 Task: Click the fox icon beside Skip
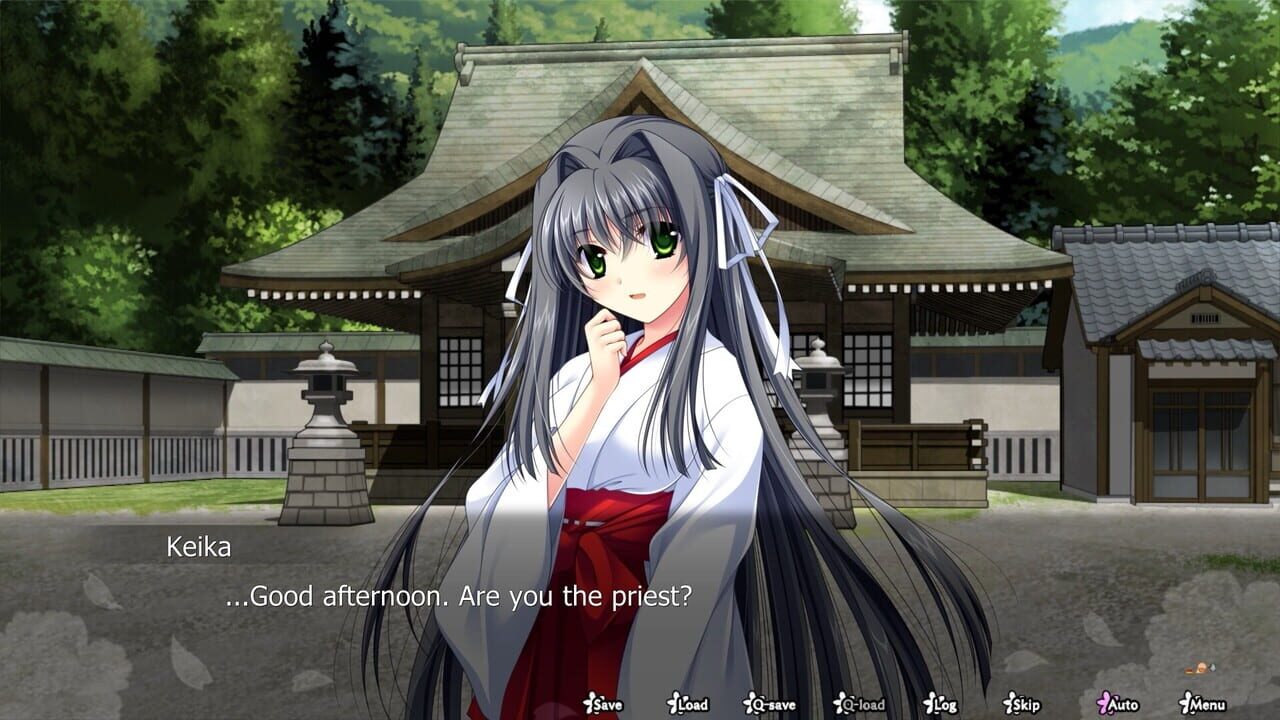[1010, 704]
